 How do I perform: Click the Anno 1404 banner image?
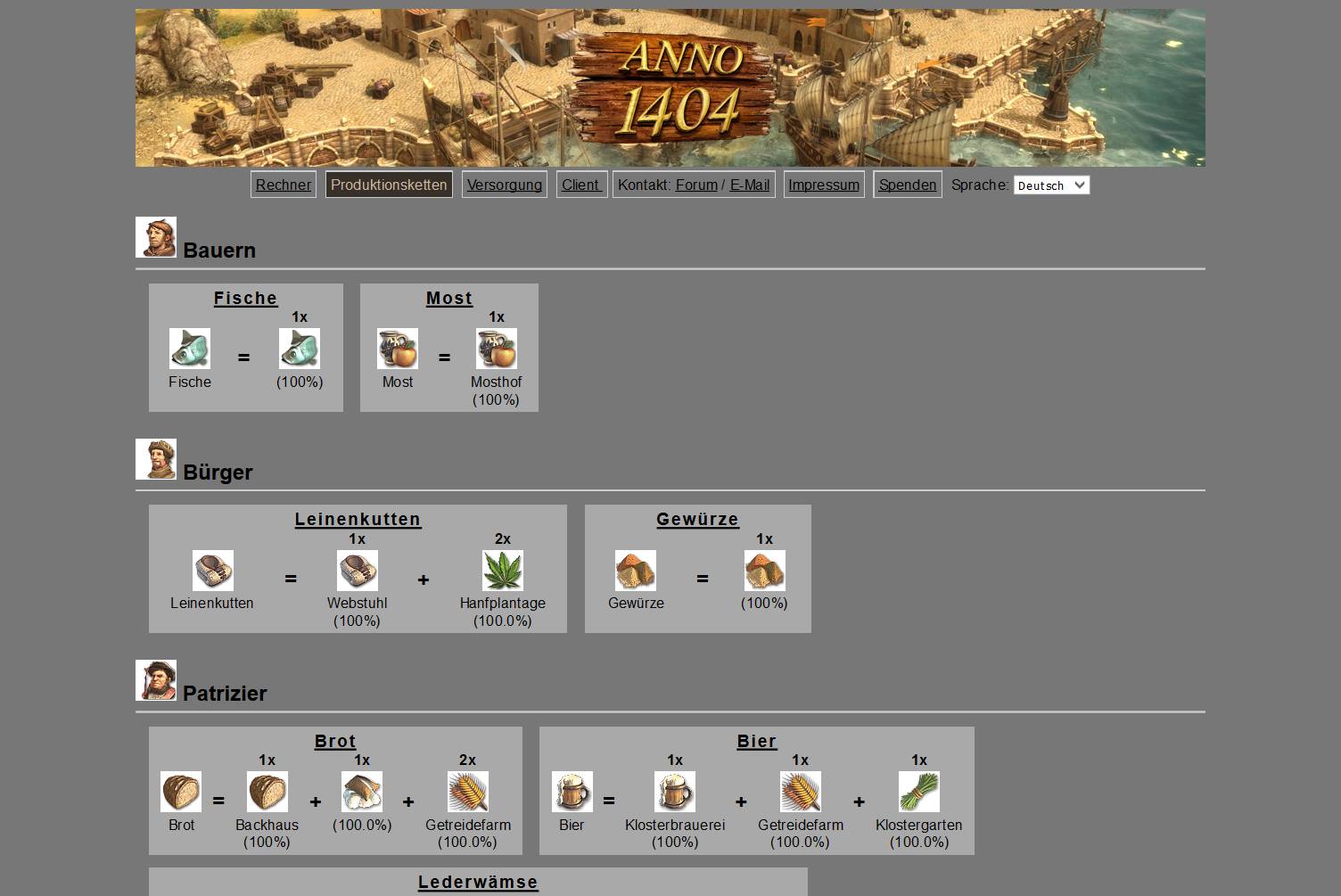tap(670, 86)
